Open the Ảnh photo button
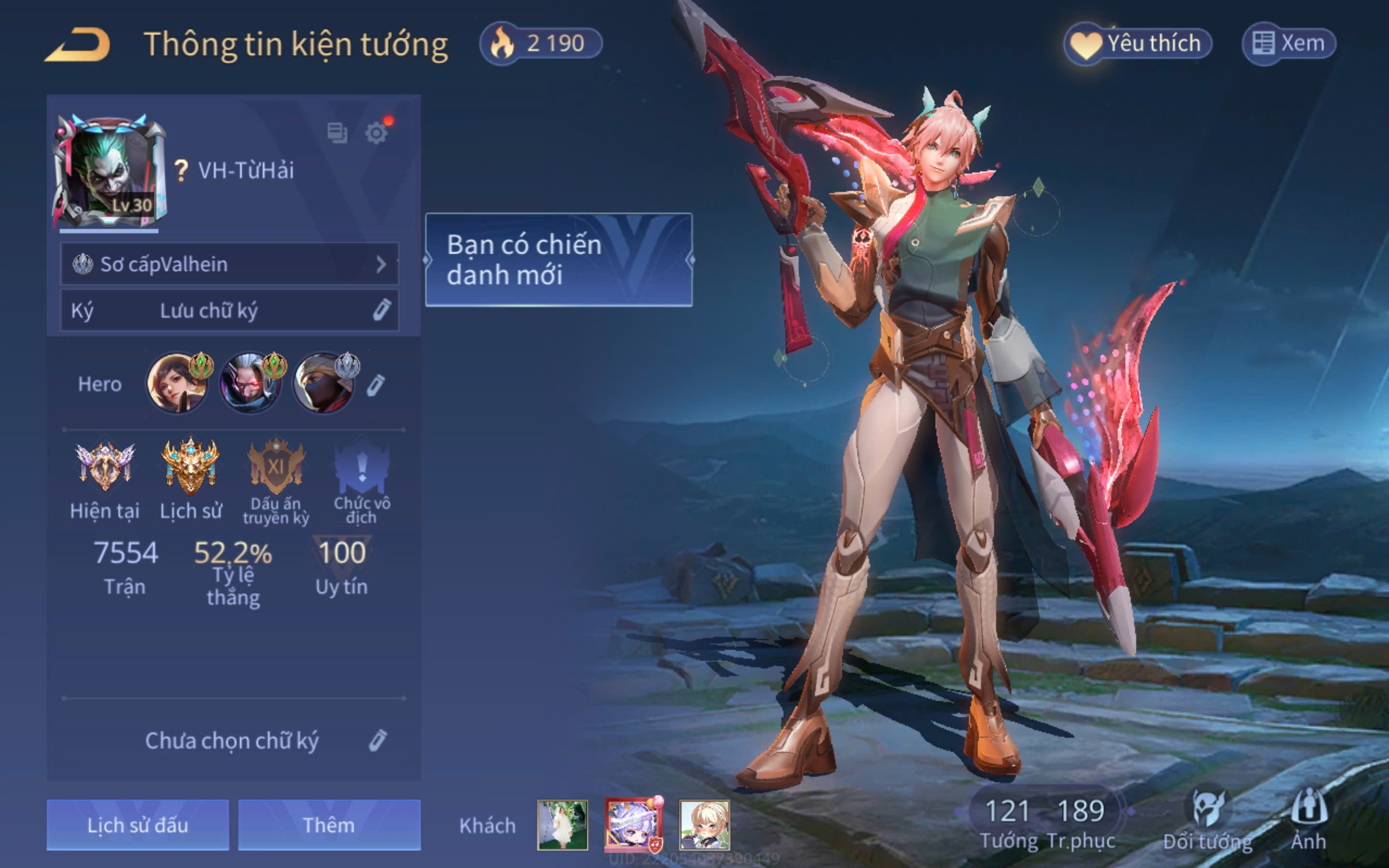 (x=1308, y=821)
